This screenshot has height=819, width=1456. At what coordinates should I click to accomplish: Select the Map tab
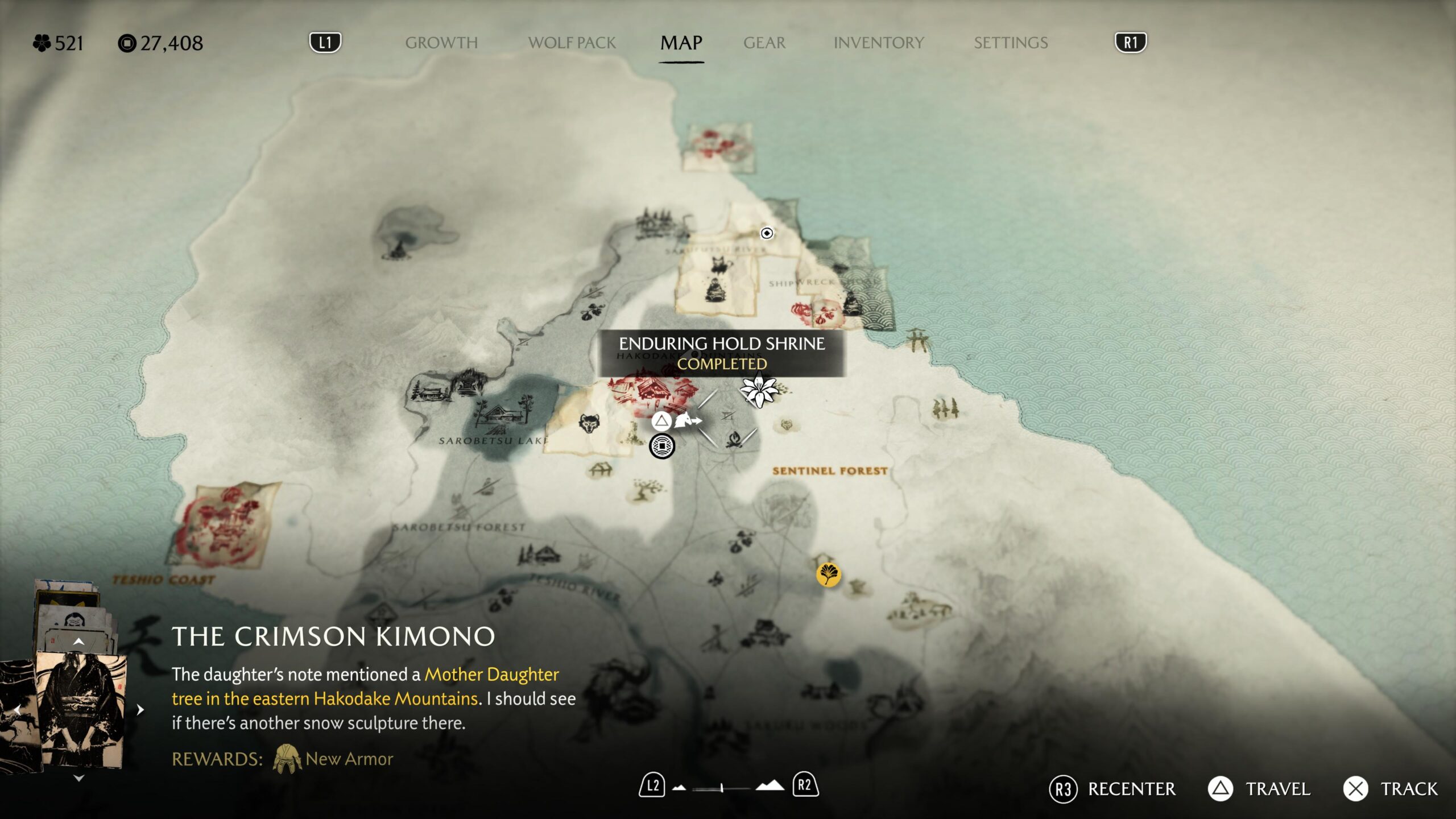click(681, 43)
